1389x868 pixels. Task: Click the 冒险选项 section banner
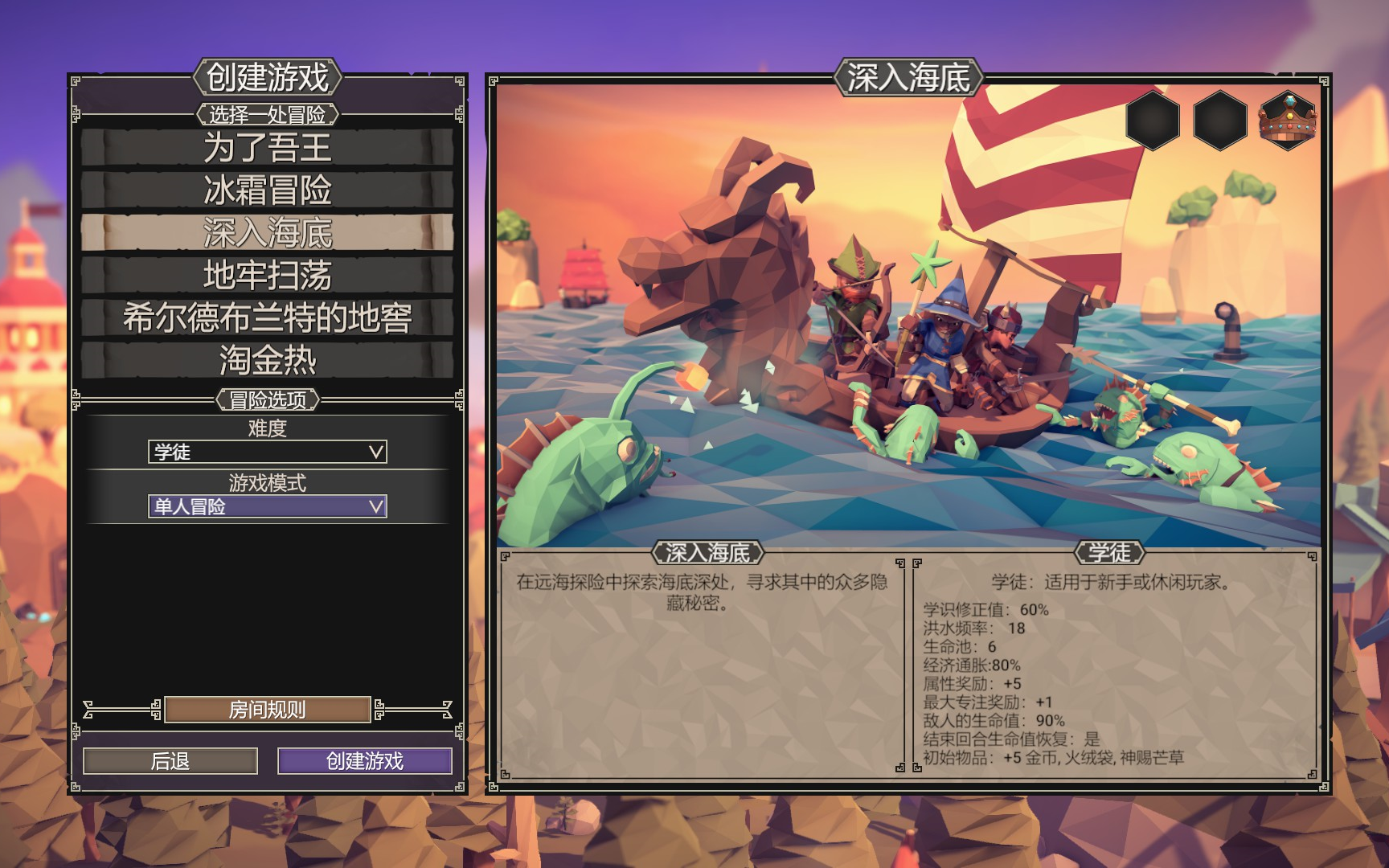click(270, 398)
